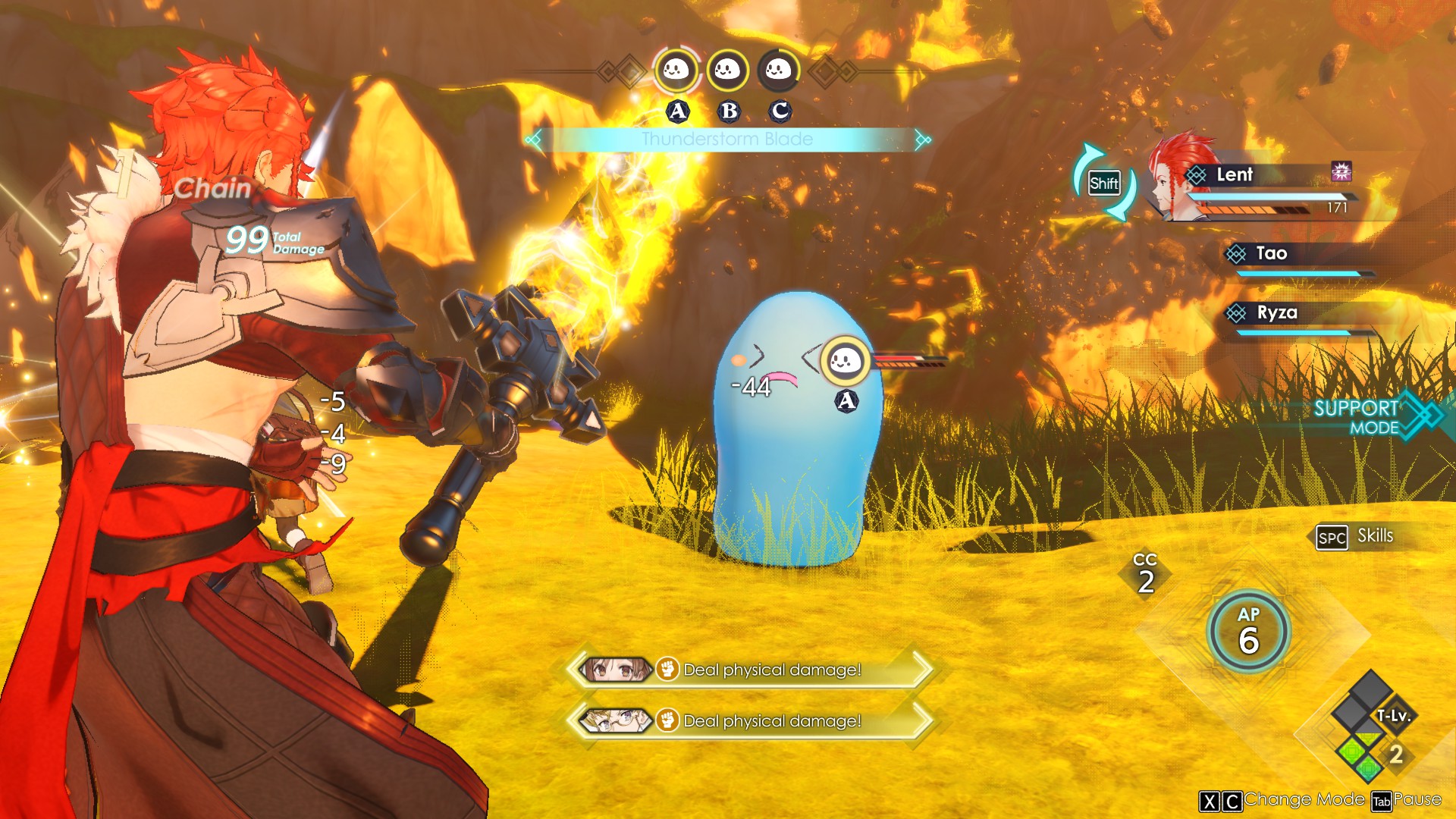Select enemy C in the turn order bar
Viewport: 1456px width, 819px height.
778,71
